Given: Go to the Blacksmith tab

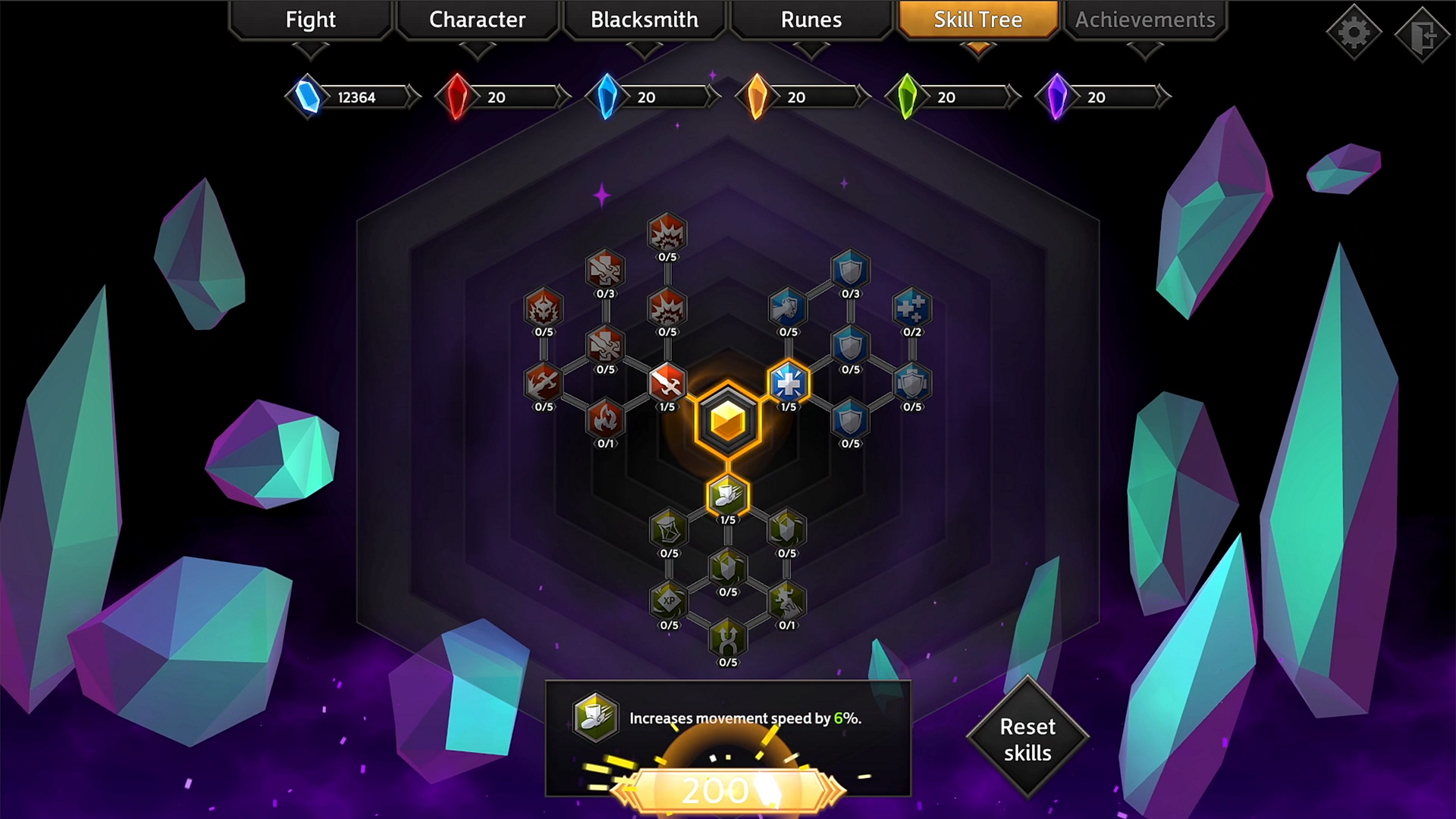Looking at the screenshot, I should click(x=644, y=20).
